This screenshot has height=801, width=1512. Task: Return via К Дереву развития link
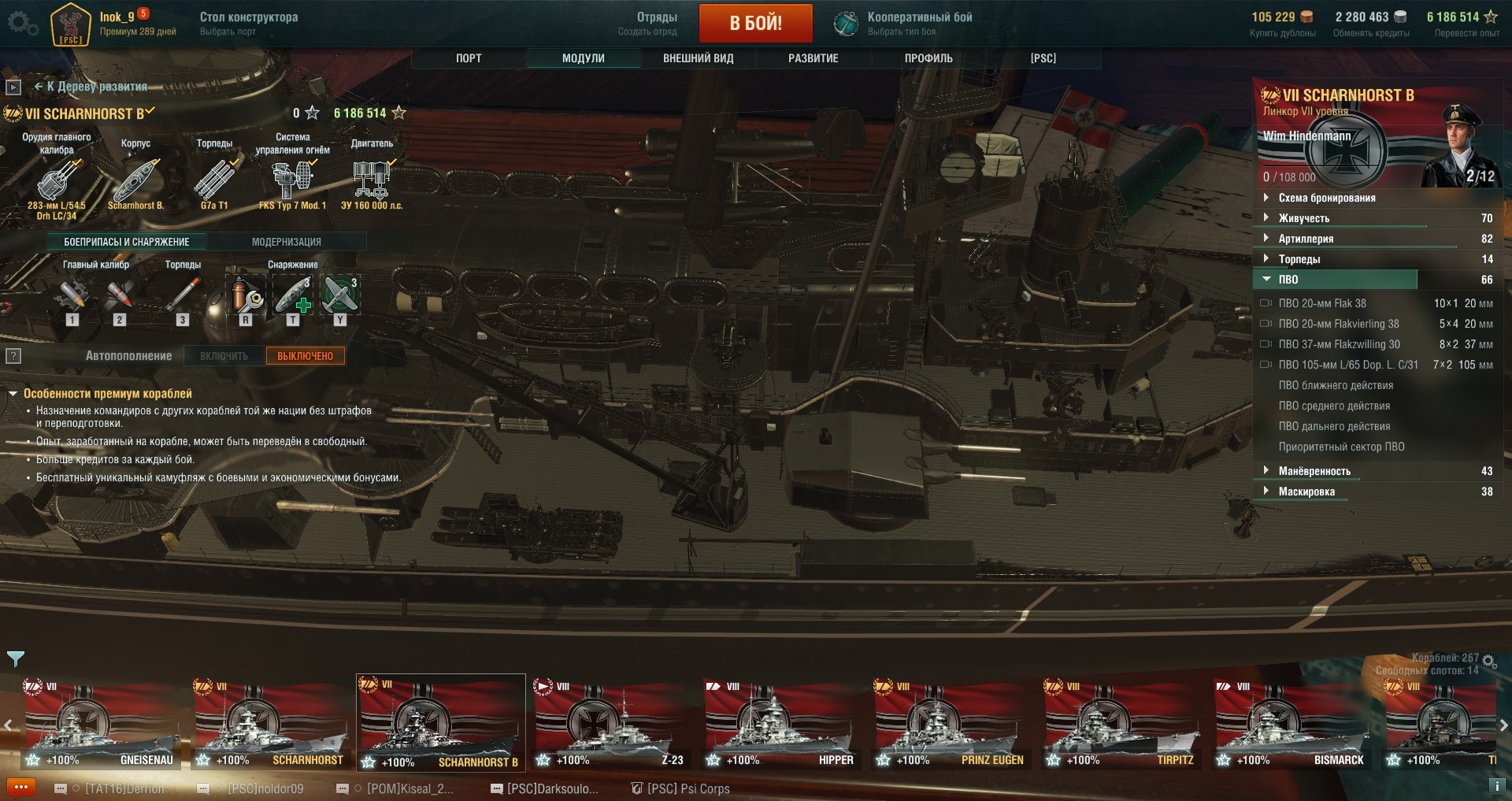91,87
